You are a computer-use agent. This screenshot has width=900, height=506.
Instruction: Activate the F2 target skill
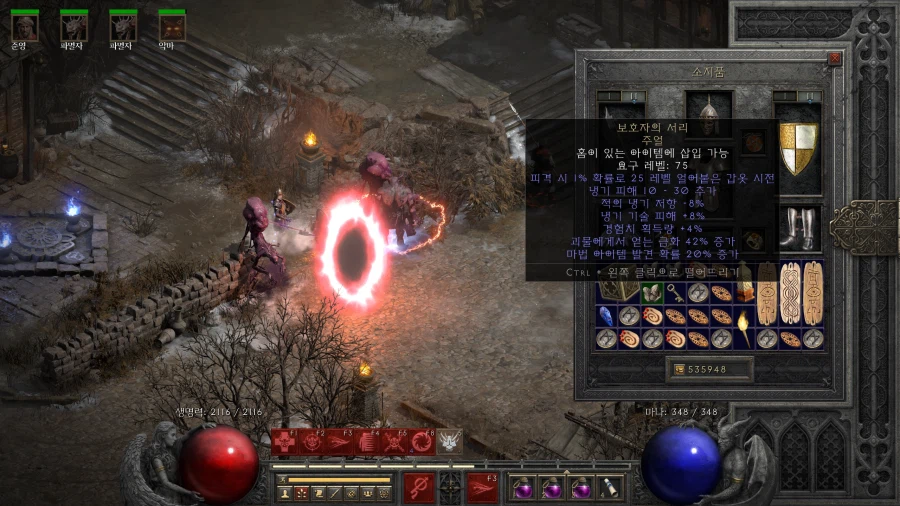(x=312, y=441)
